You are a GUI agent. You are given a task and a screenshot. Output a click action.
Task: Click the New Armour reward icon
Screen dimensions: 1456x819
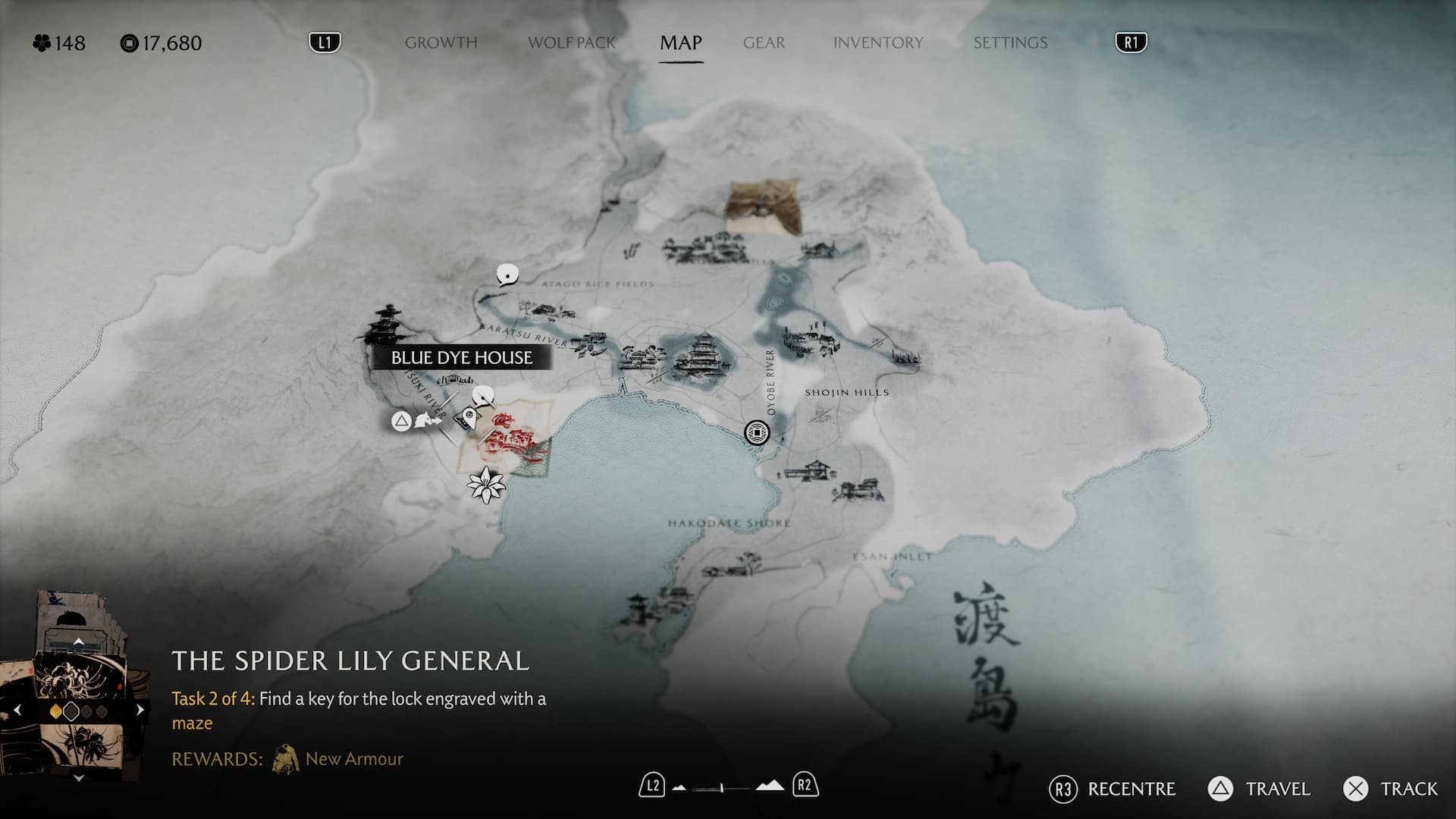point(286,759)
